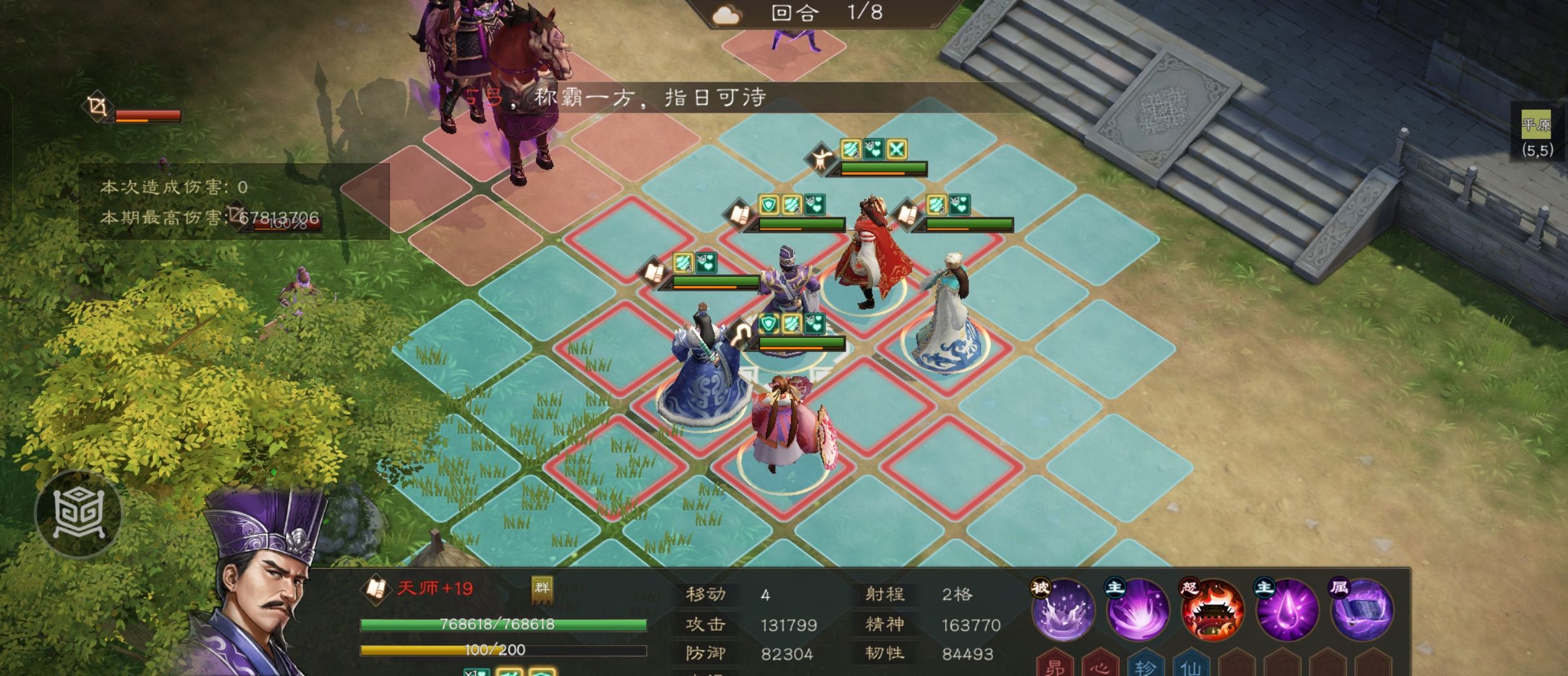Select the 怒 rage fire skill icon
Viewport: 1568px width, 676px height.
coord(1212,614)
